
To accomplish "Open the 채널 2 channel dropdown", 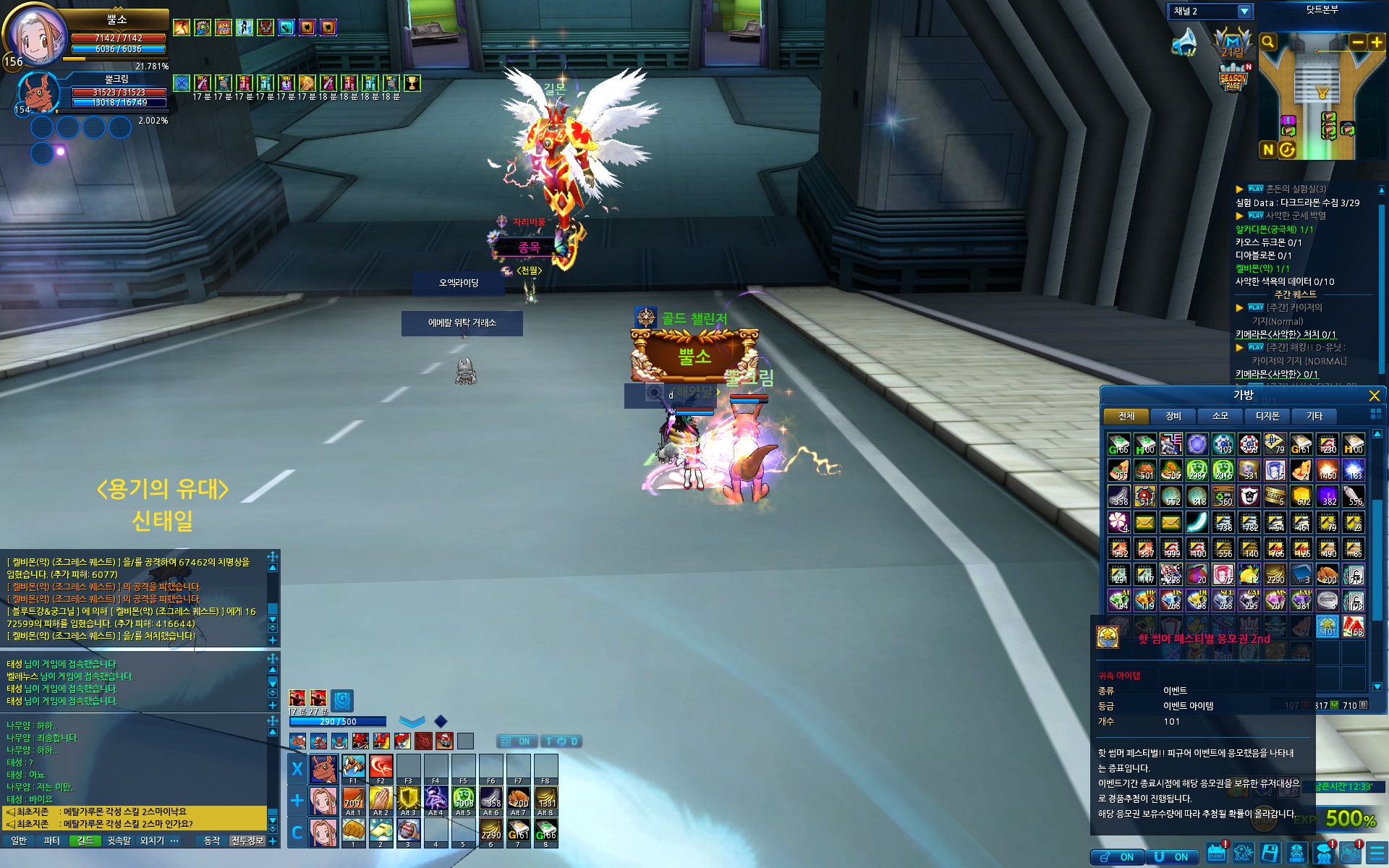I will 1244,12.
